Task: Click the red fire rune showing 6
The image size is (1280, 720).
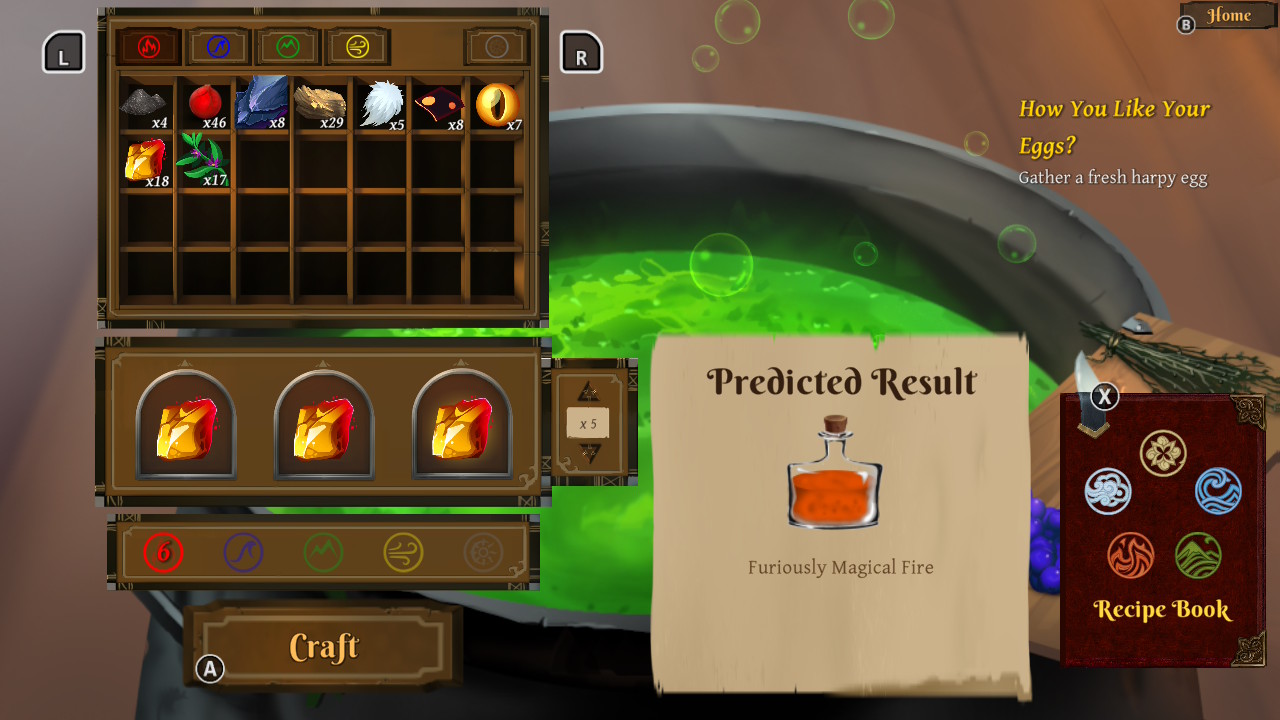Action: (162, 553)
